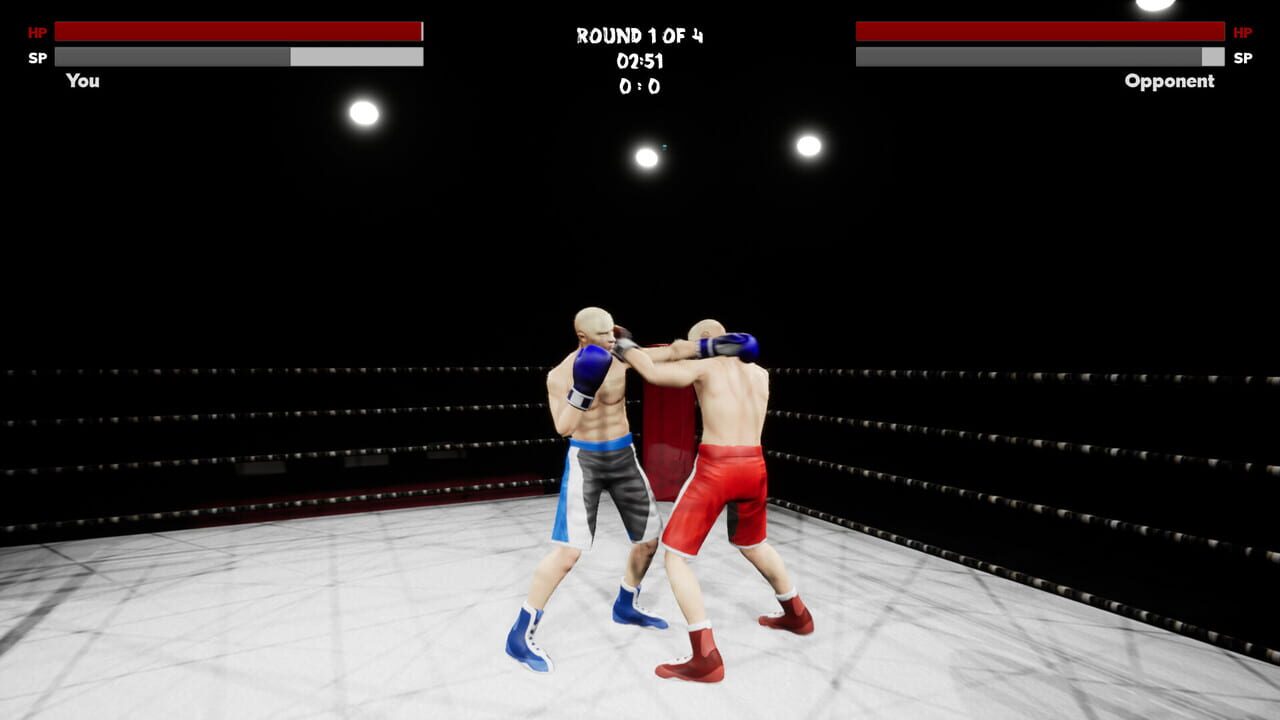Expand the ROUND 1 OF 4 header
The height and width of the screenshot is (720, 1280).
point(639,33)
